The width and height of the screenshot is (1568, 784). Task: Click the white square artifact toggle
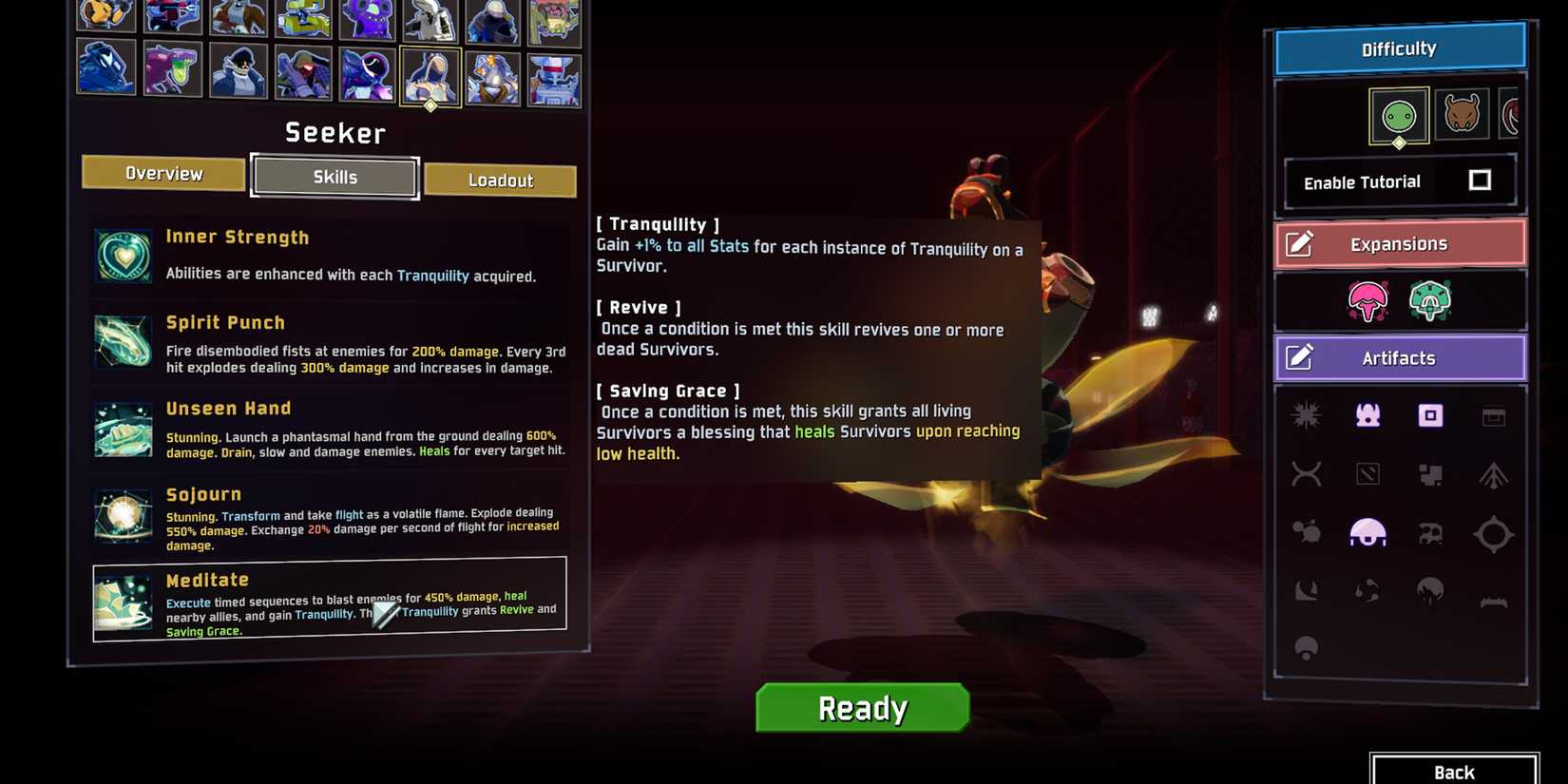[1432, 416]
